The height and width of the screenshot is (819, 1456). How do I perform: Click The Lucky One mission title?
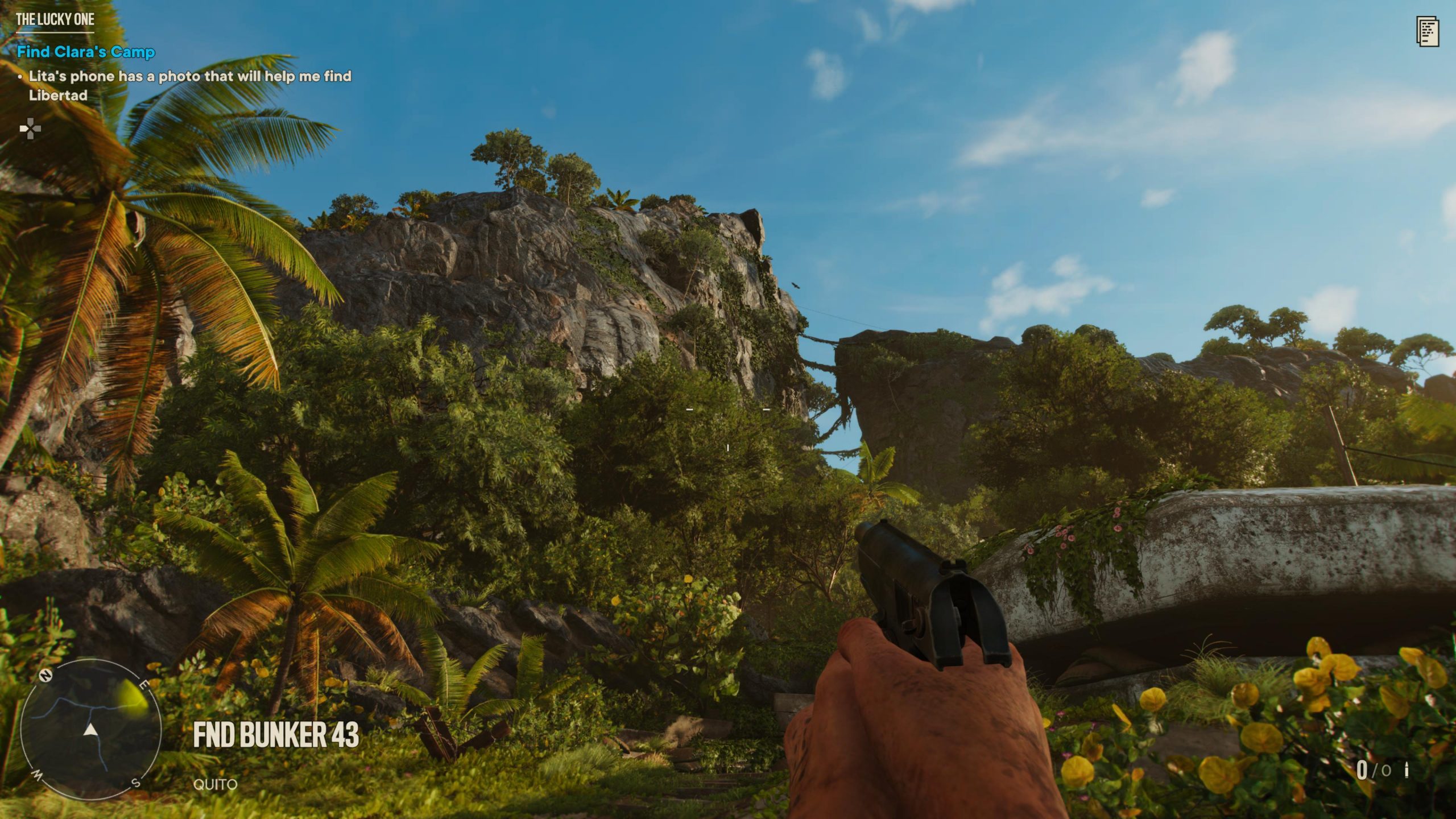pyautogui.click(x=55, y=19)
